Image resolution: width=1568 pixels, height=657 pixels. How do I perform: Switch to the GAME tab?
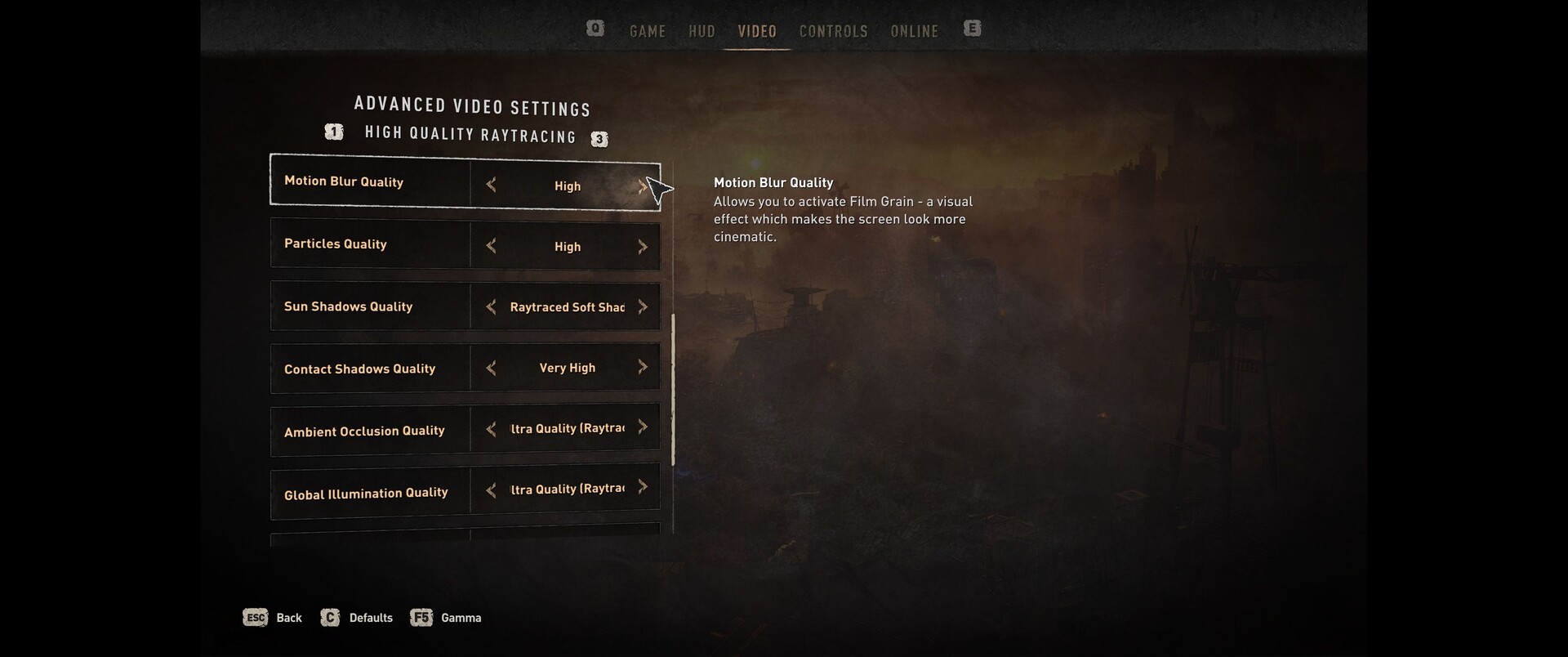tap(647, 31)
